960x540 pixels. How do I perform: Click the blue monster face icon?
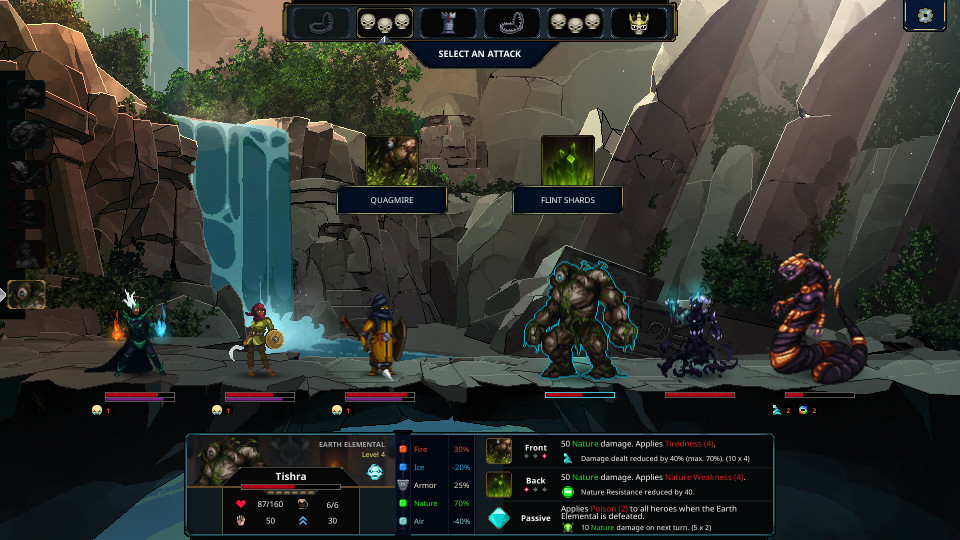(374, 471)
